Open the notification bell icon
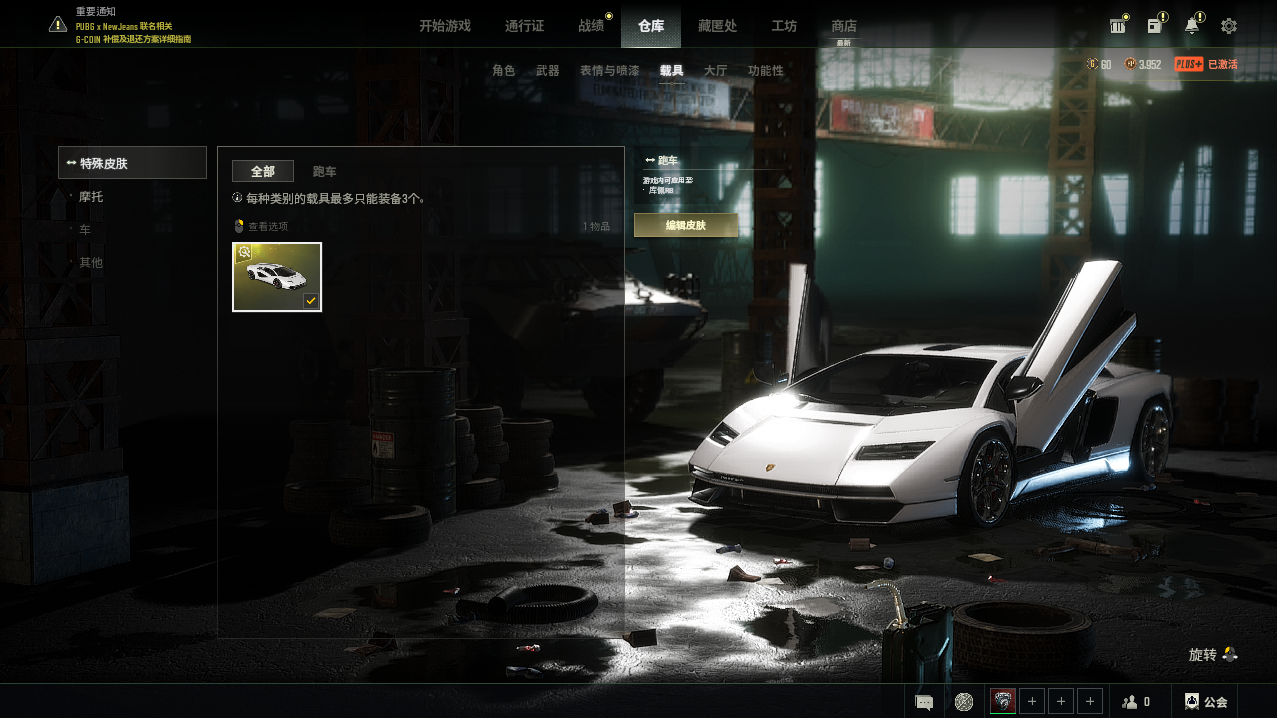Viewport: 1277px width, 718px height. click(1192, 26)
